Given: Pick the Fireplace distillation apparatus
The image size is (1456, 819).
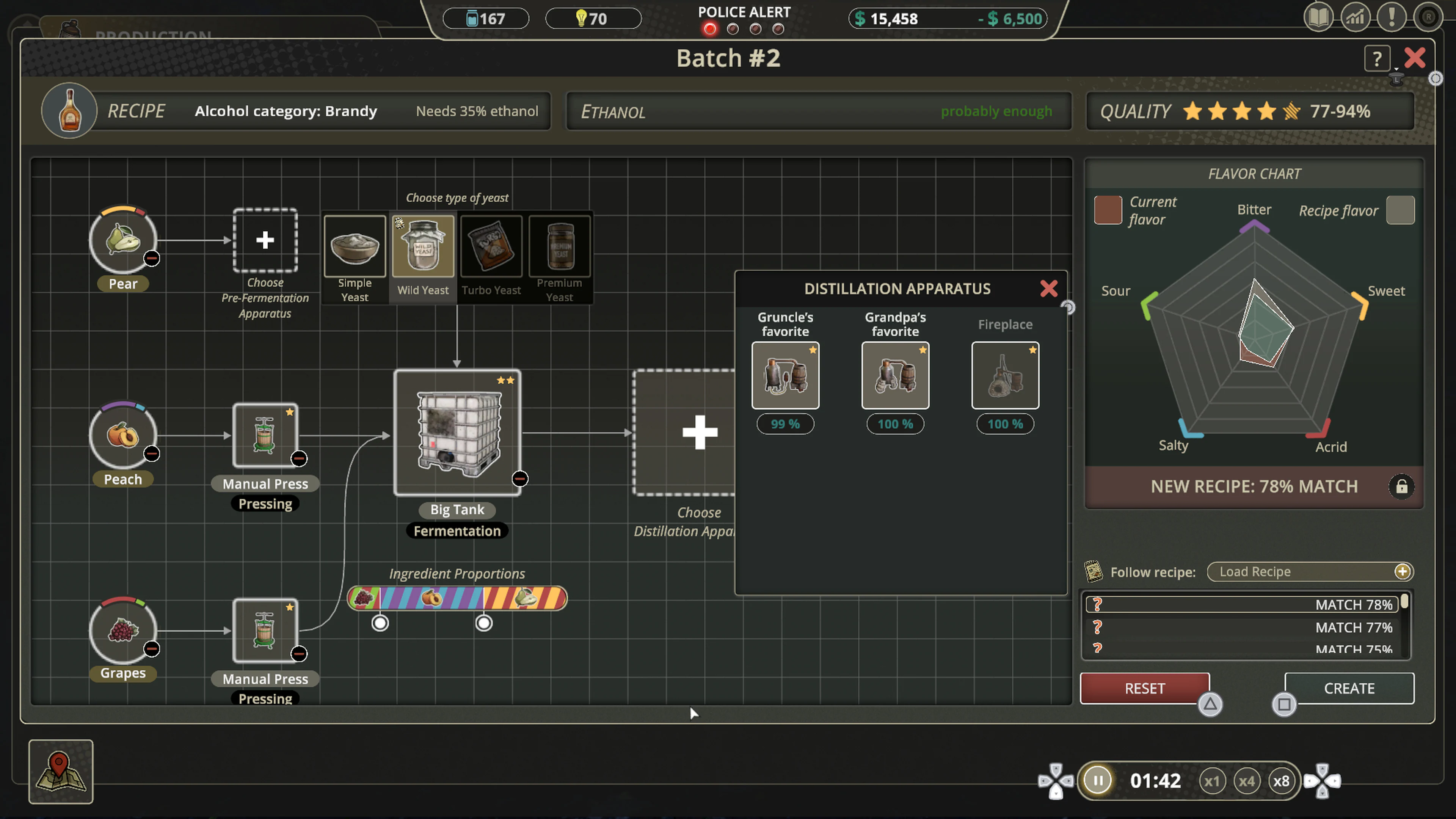Looking at the screenshot, I should (x=1005, y=375).
